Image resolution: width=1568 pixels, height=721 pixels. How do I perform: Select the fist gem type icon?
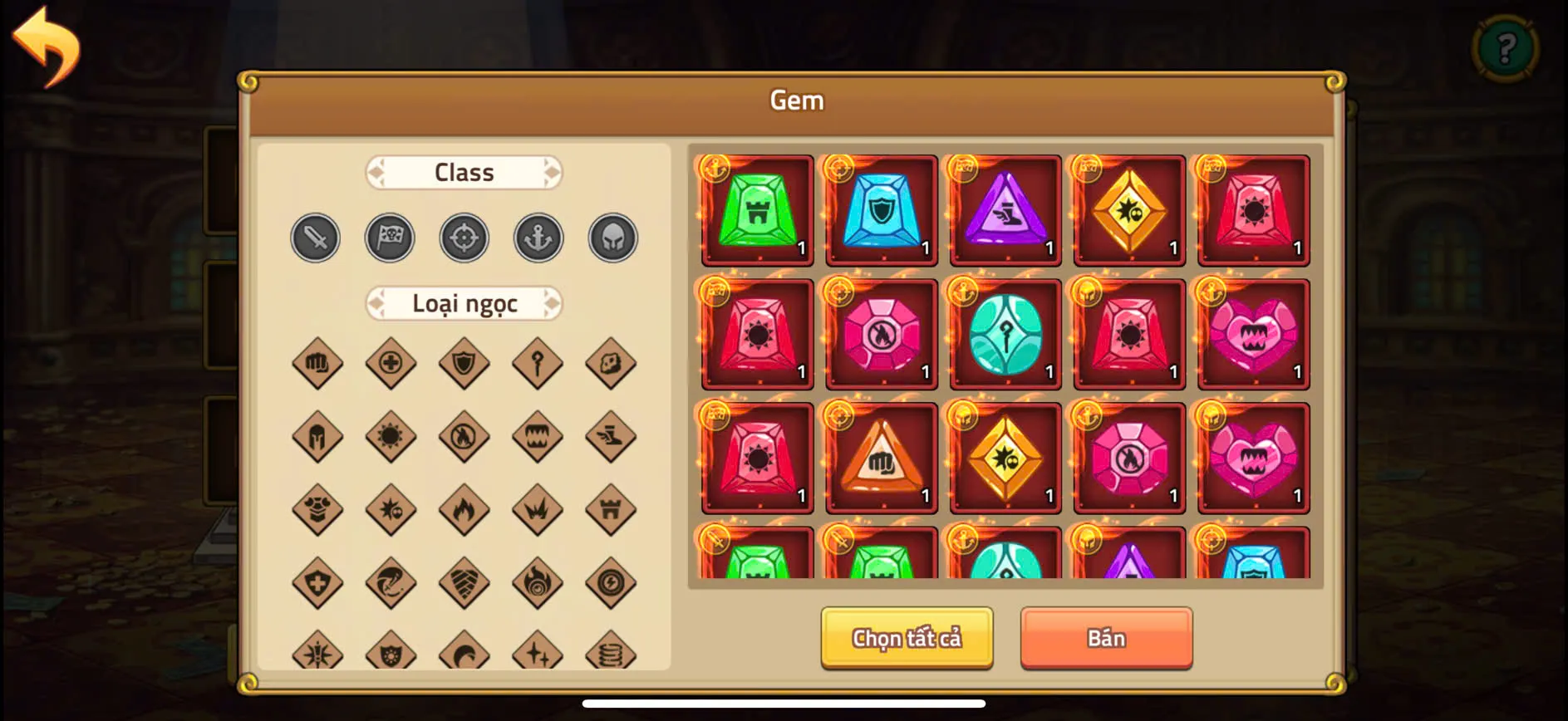(316, 364)
